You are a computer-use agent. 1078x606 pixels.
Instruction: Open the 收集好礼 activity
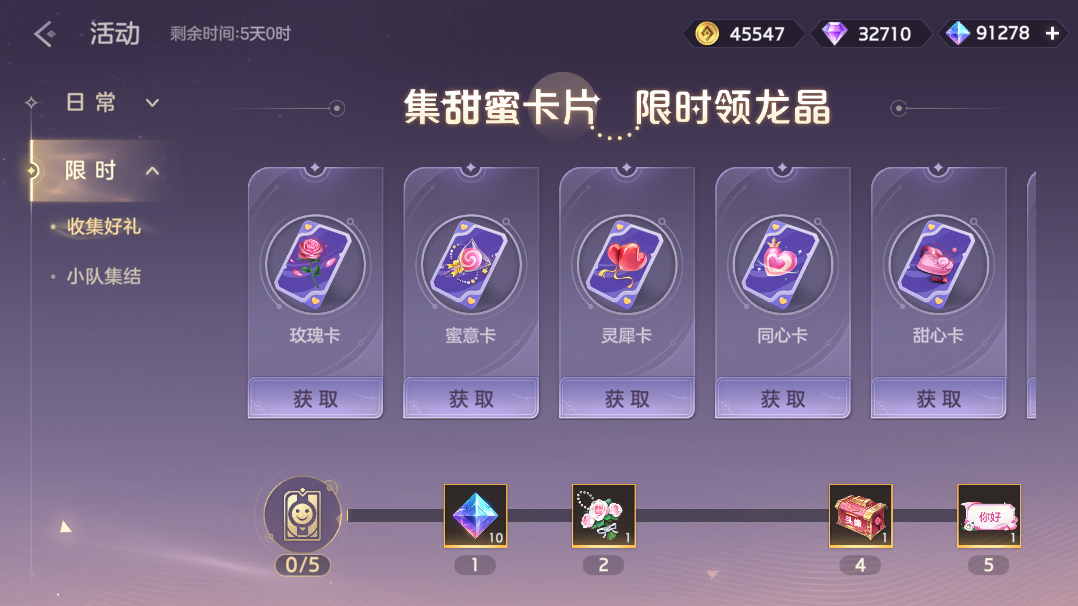click(x=104, y=227)
